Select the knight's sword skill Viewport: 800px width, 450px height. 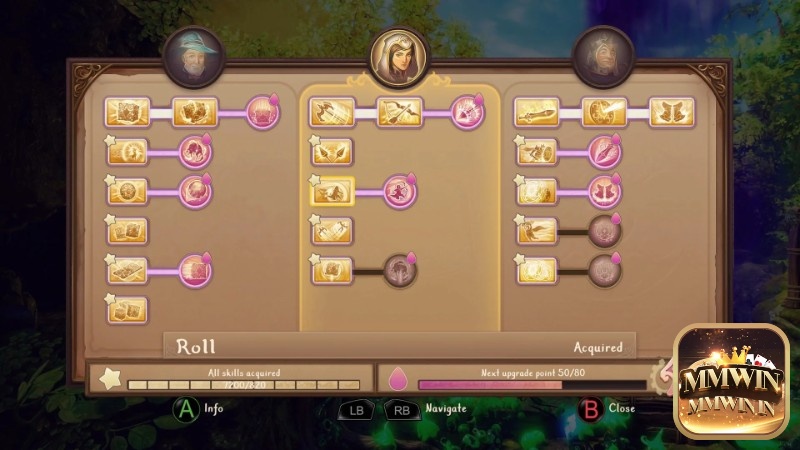pos(537,112)
